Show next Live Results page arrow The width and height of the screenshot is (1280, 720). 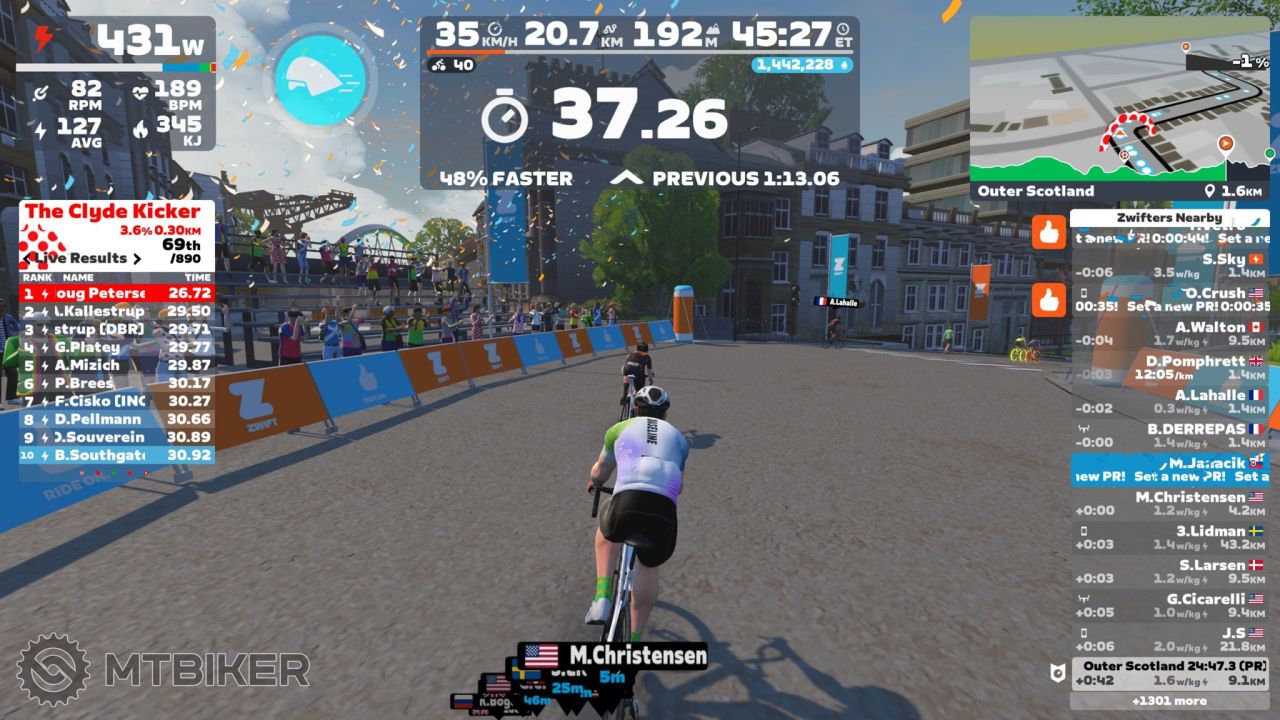[x=137, y=258]
